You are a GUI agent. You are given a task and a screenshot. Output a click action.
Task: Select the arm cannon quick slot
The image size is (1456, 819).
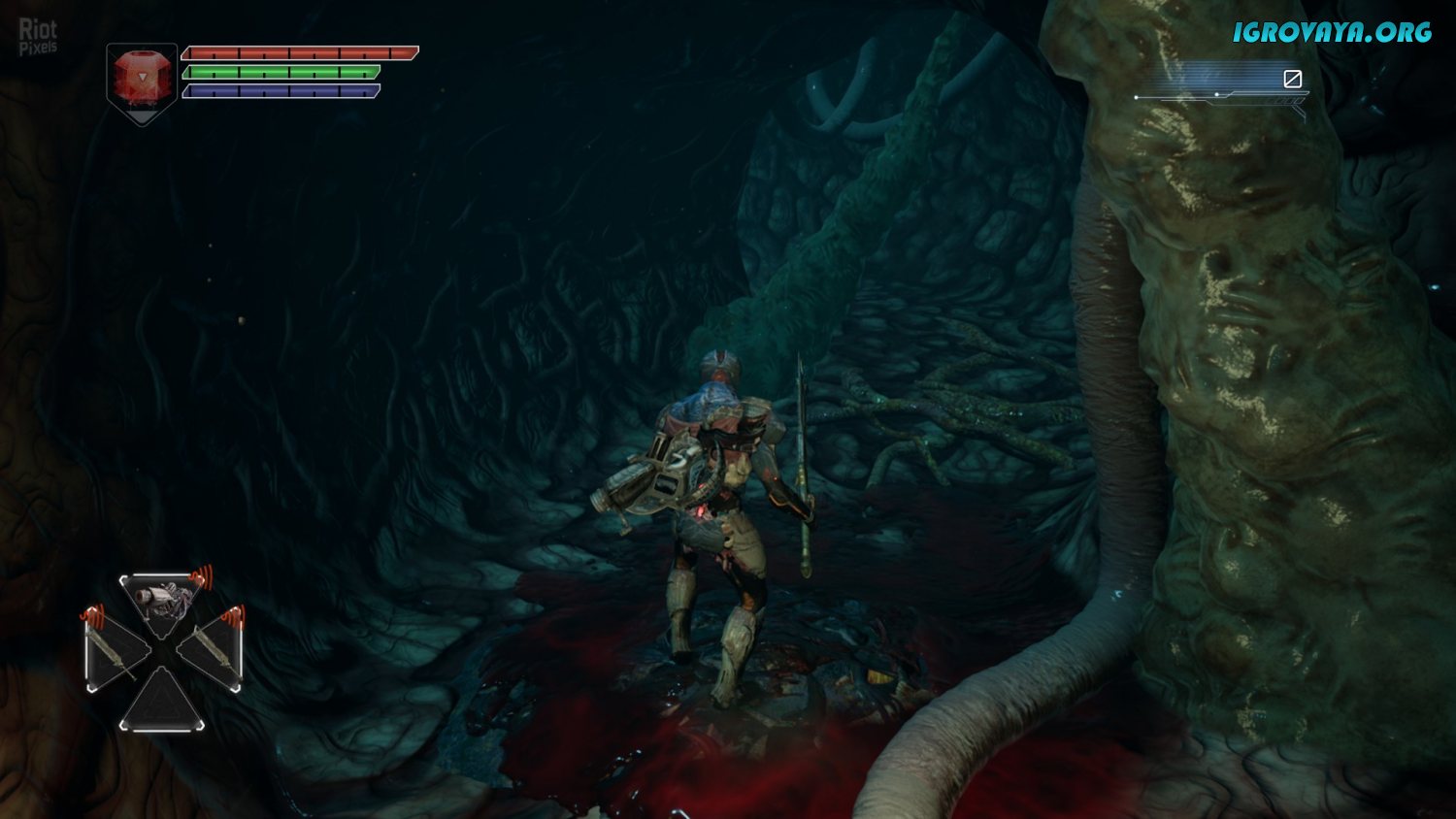tap(162, 599)
